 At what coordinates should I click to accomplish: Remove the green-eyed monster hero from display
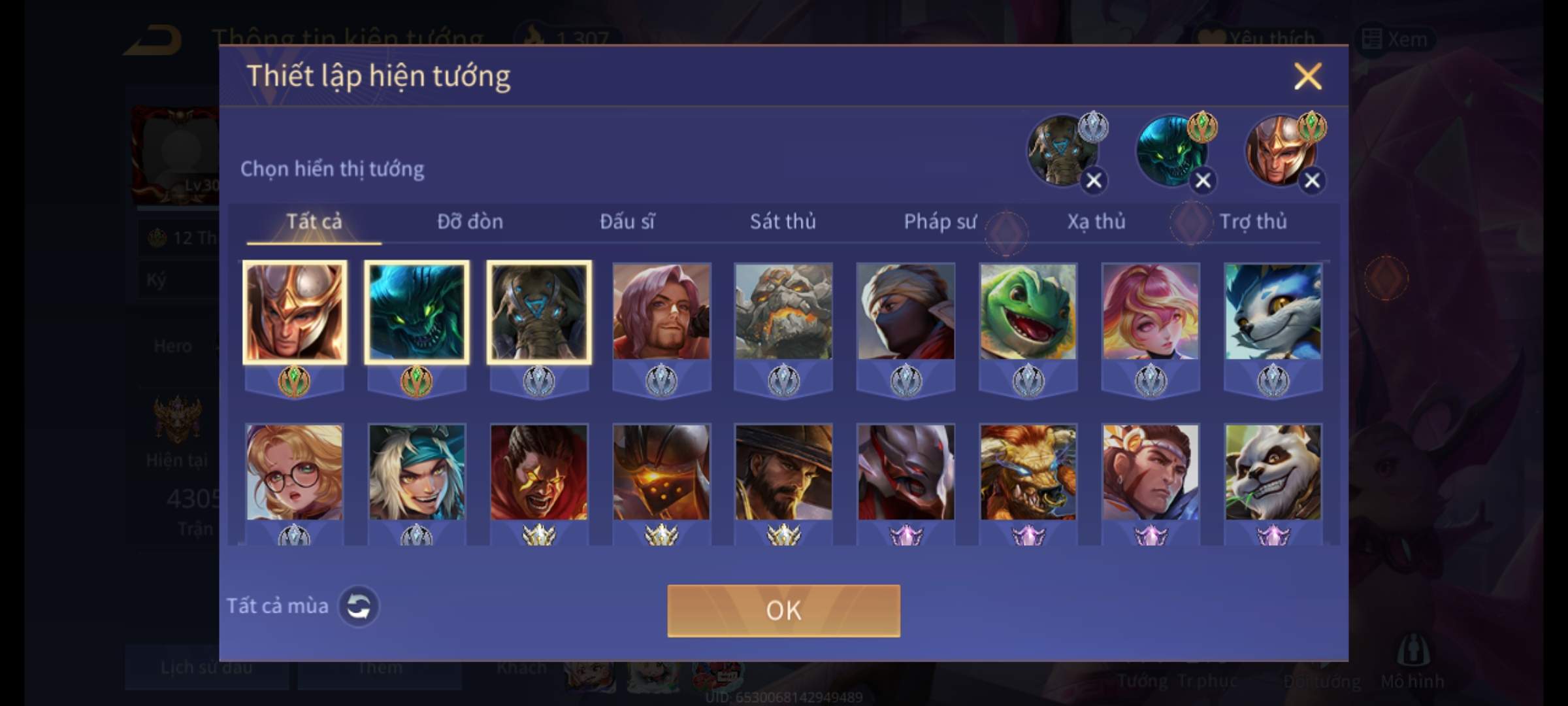point(1203,180)
